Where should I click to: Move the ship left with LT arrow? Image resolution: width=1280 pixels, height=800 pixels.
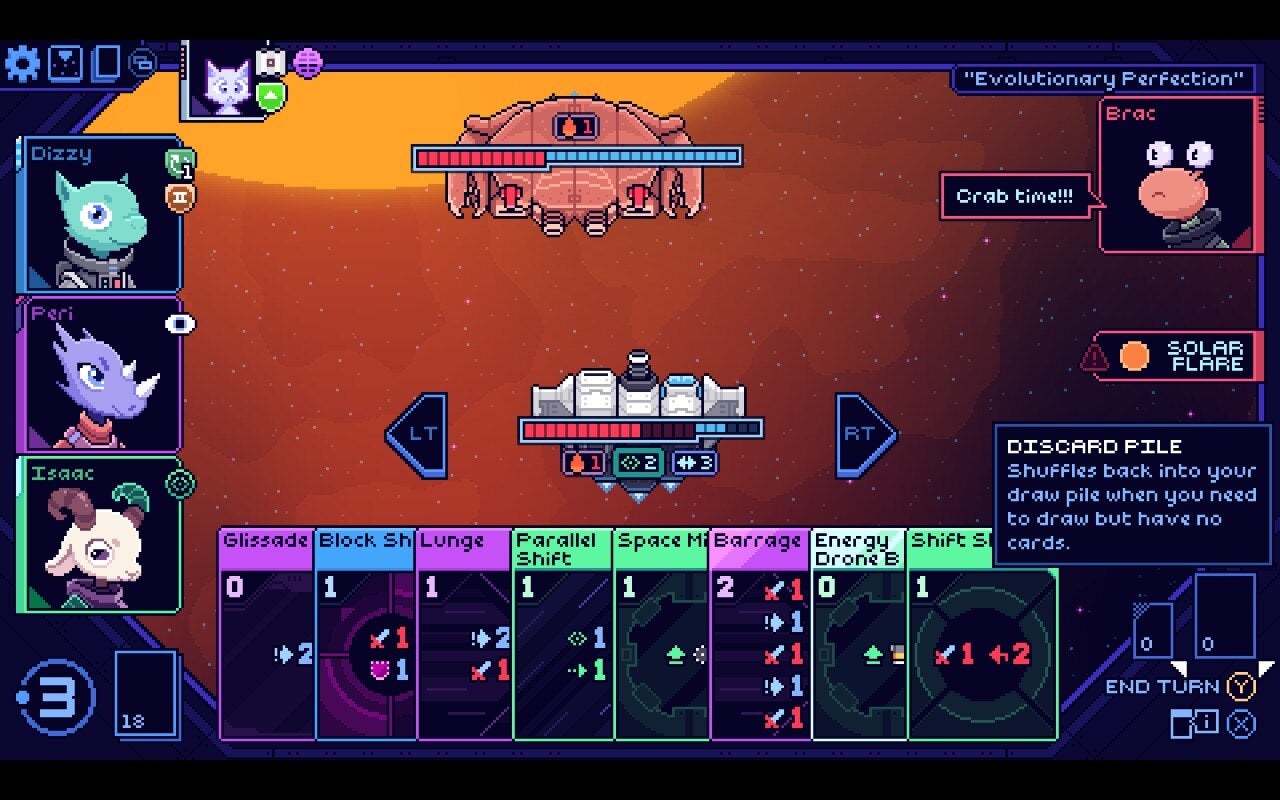[417, 434]
